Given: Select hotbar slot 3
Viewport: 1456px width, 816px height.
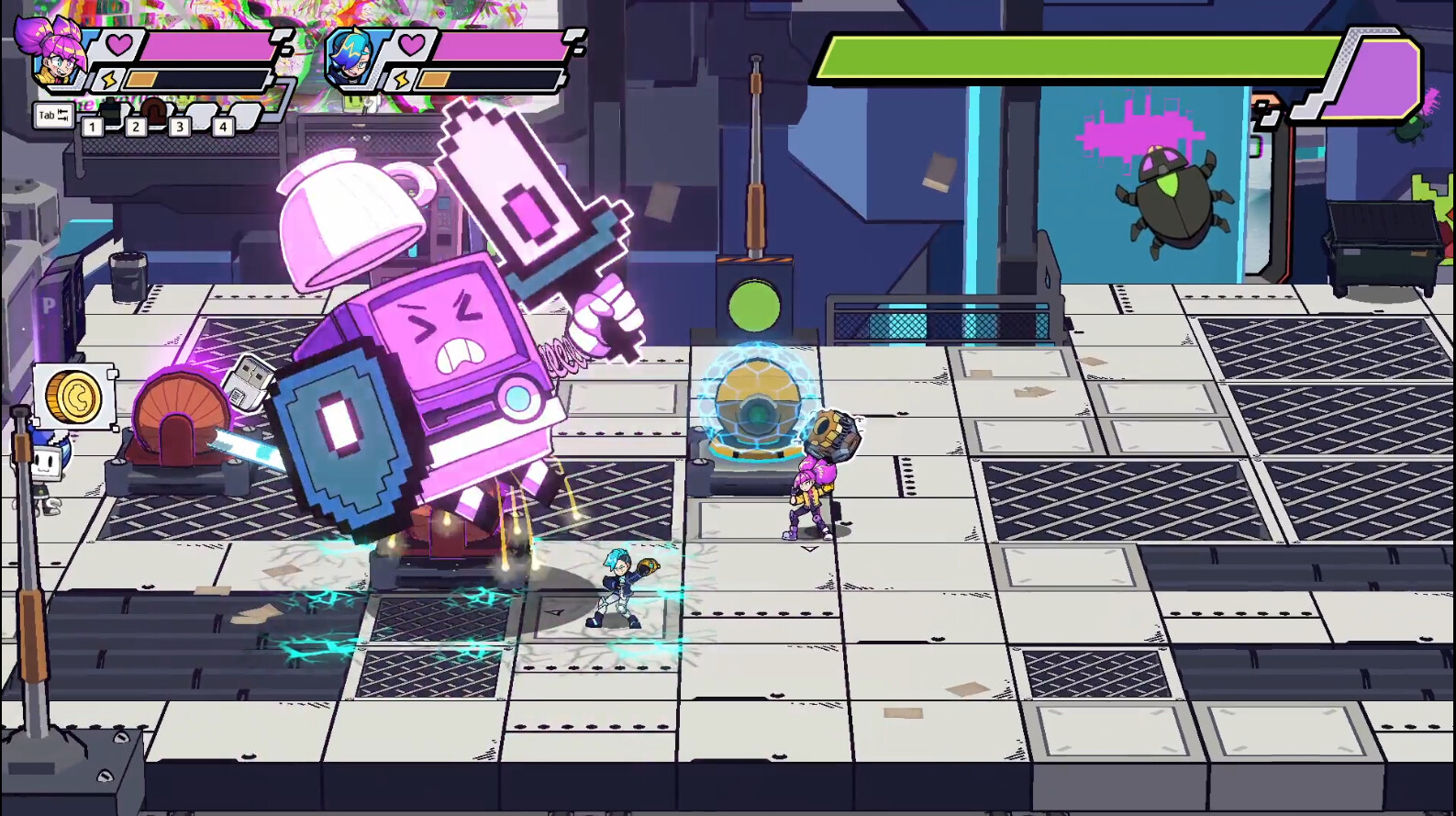Looking at the screenshot, I should click(179, 127).
